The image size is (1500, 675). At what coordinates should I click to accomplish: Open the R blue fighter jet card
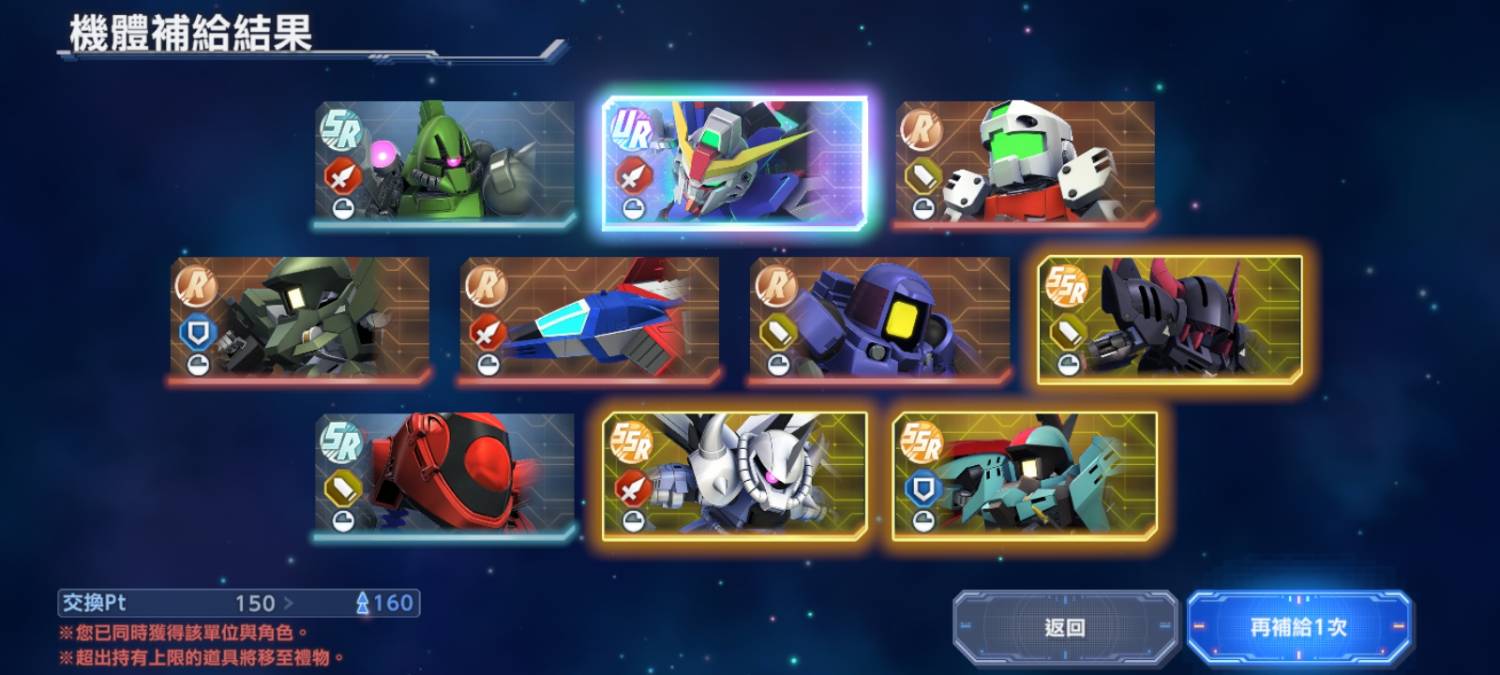pyautogui.click(x=590, y=319)
